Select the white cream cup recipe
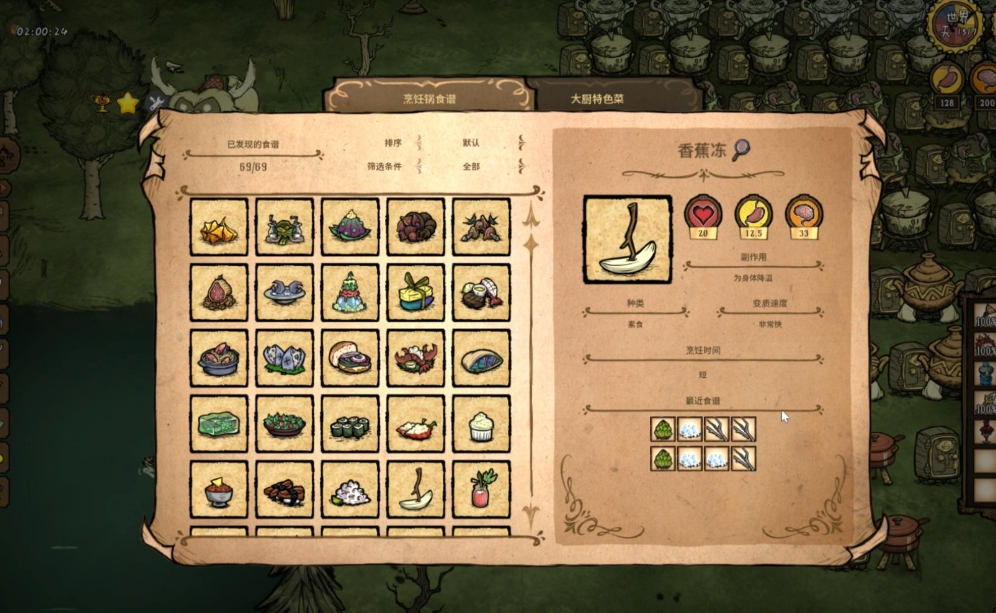Screen dimensions: 996x613 coord(481,424)
